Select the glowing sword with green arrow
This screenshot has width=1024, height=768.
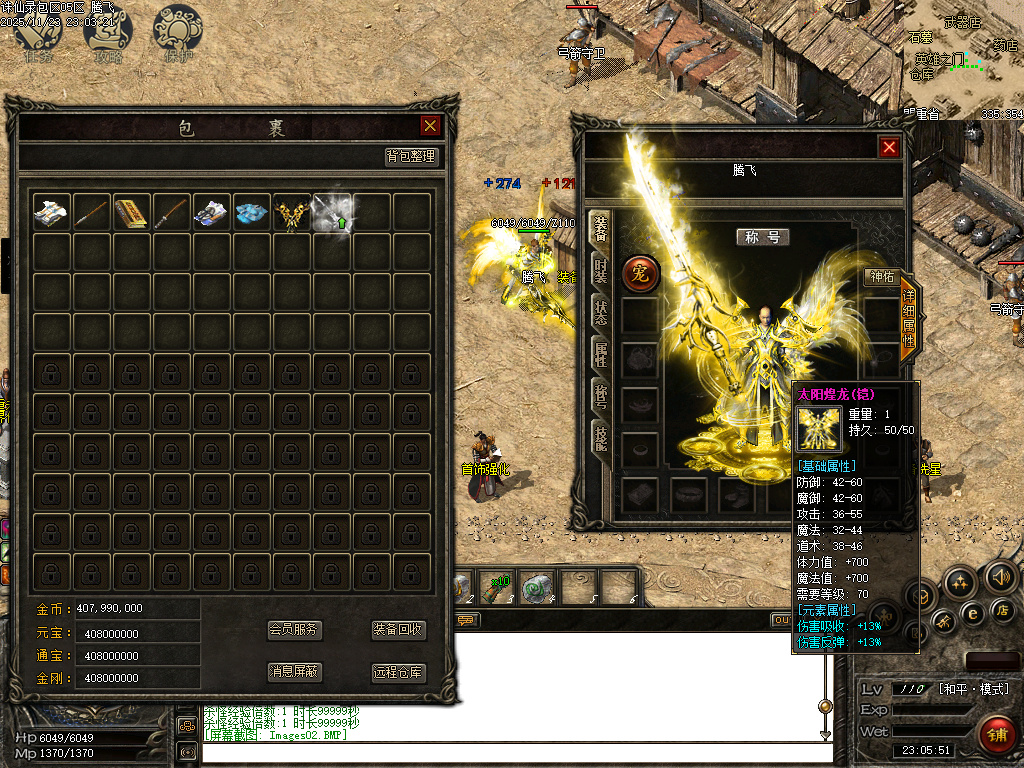click(x=332, y=212)
